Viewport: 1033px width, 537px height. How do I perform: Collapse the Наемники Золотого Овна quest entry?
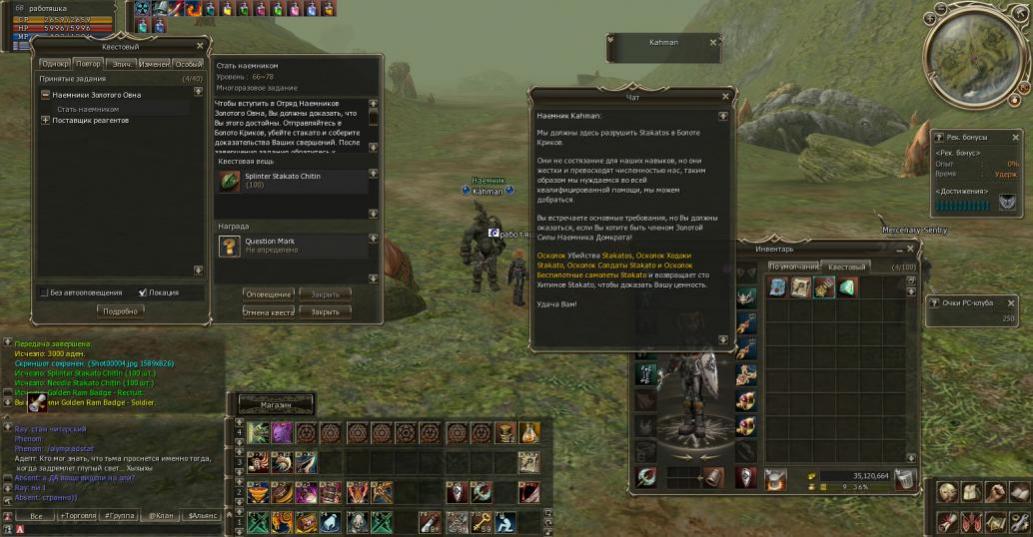[45, 95]
